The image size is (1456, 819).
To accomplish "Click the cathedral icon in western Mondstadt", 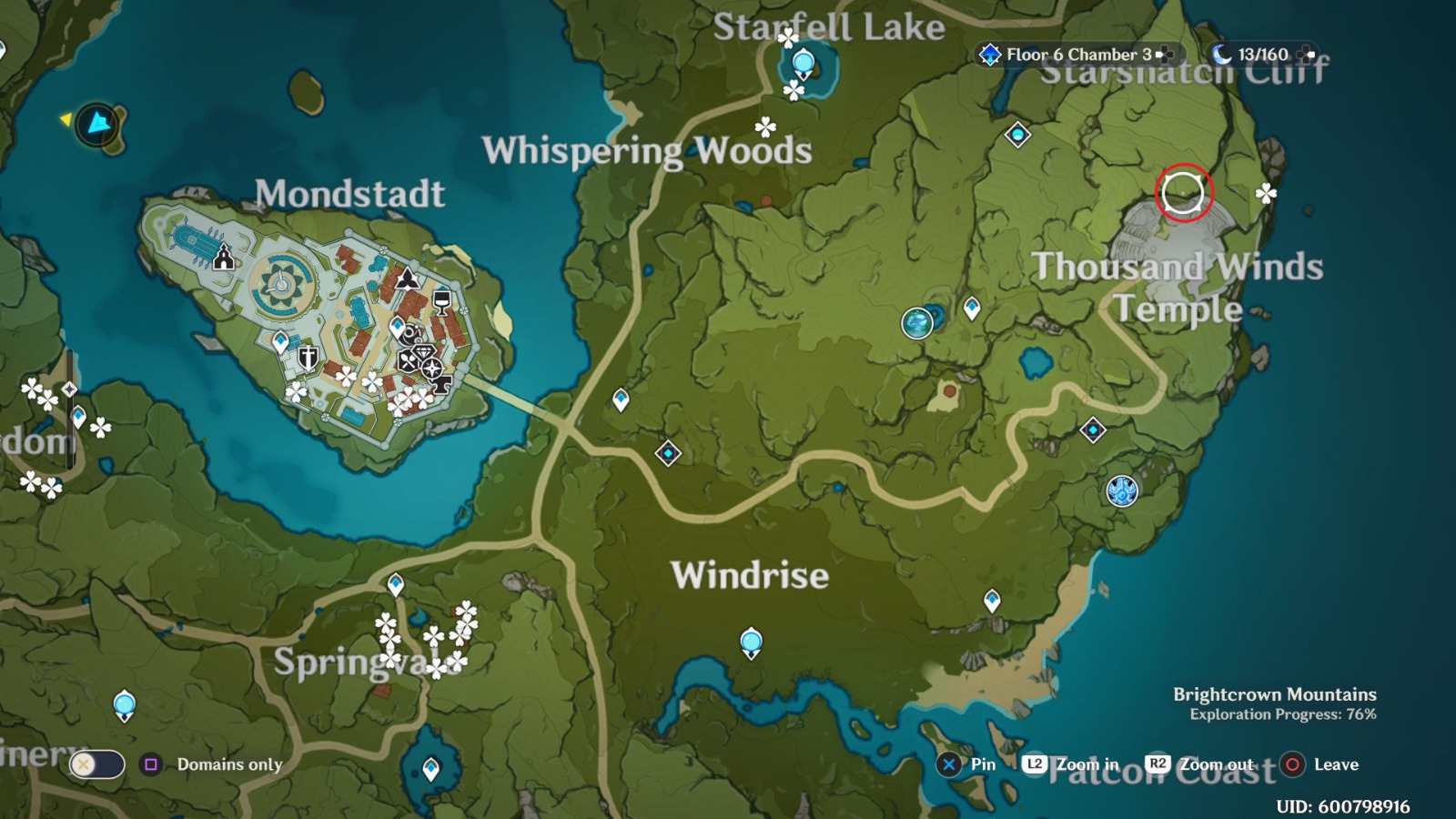I will [223, 256].
